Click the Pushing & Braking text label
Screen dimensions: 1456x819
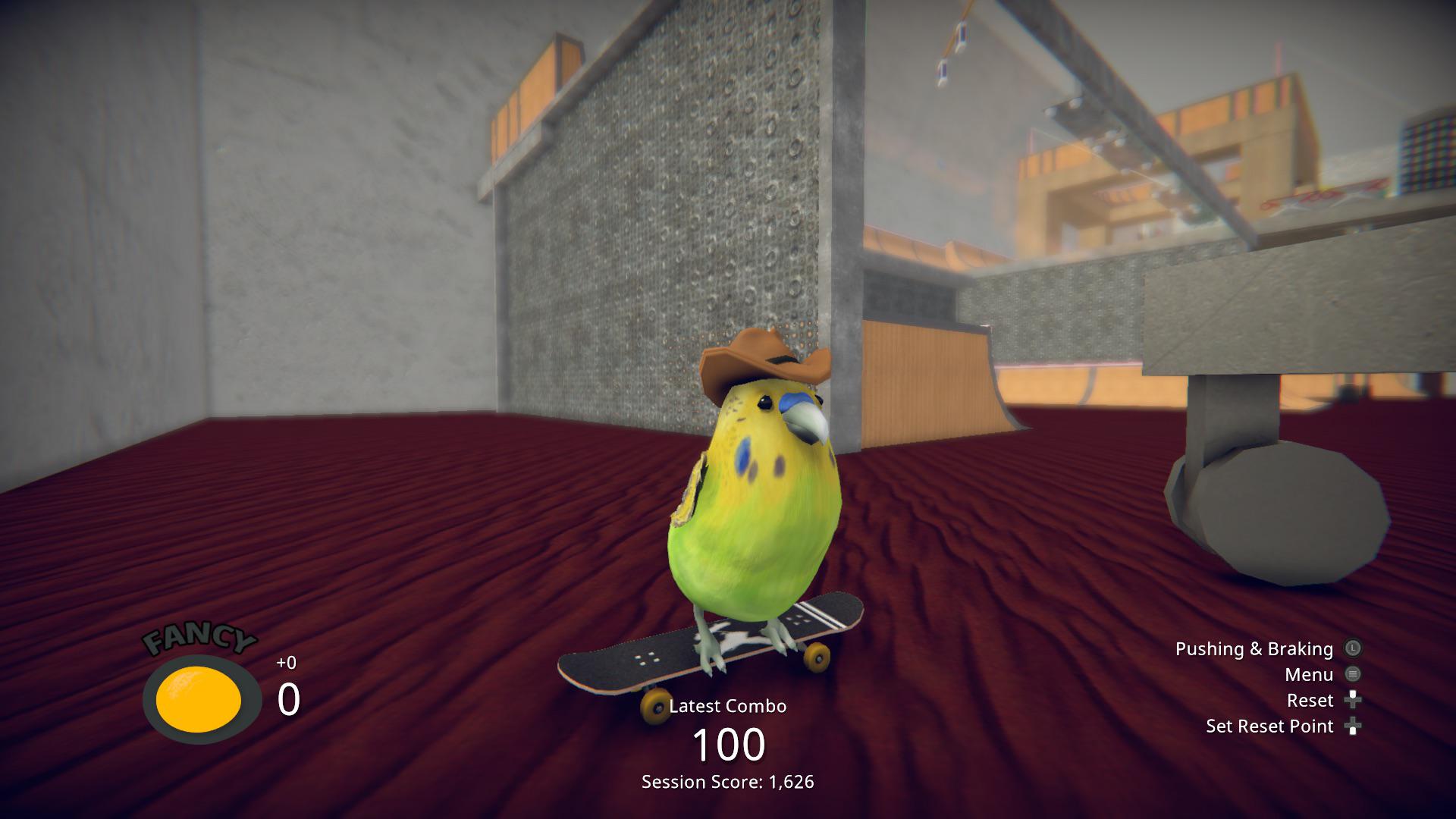[x=1254, y=649]
